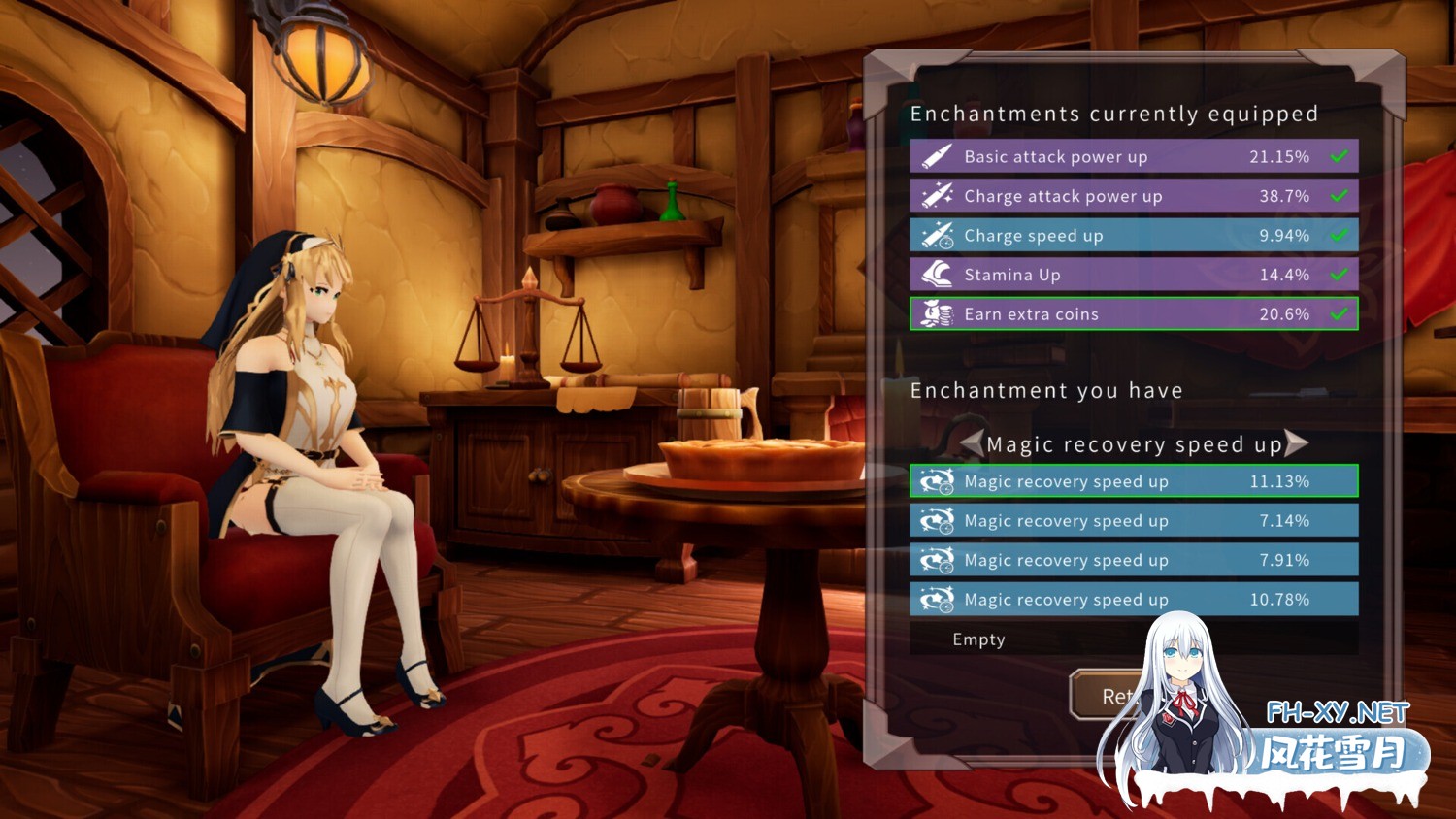
Task: Pick the 7.91% Magic recovery speed up
Action: pyautogui.click(x=1133, y=560)
